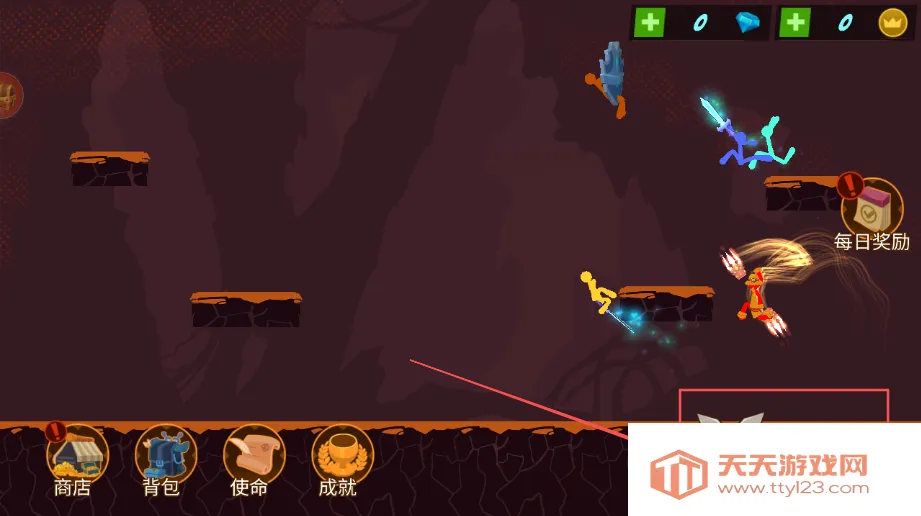Add crown coins with the green plus button

click(795, 23)
